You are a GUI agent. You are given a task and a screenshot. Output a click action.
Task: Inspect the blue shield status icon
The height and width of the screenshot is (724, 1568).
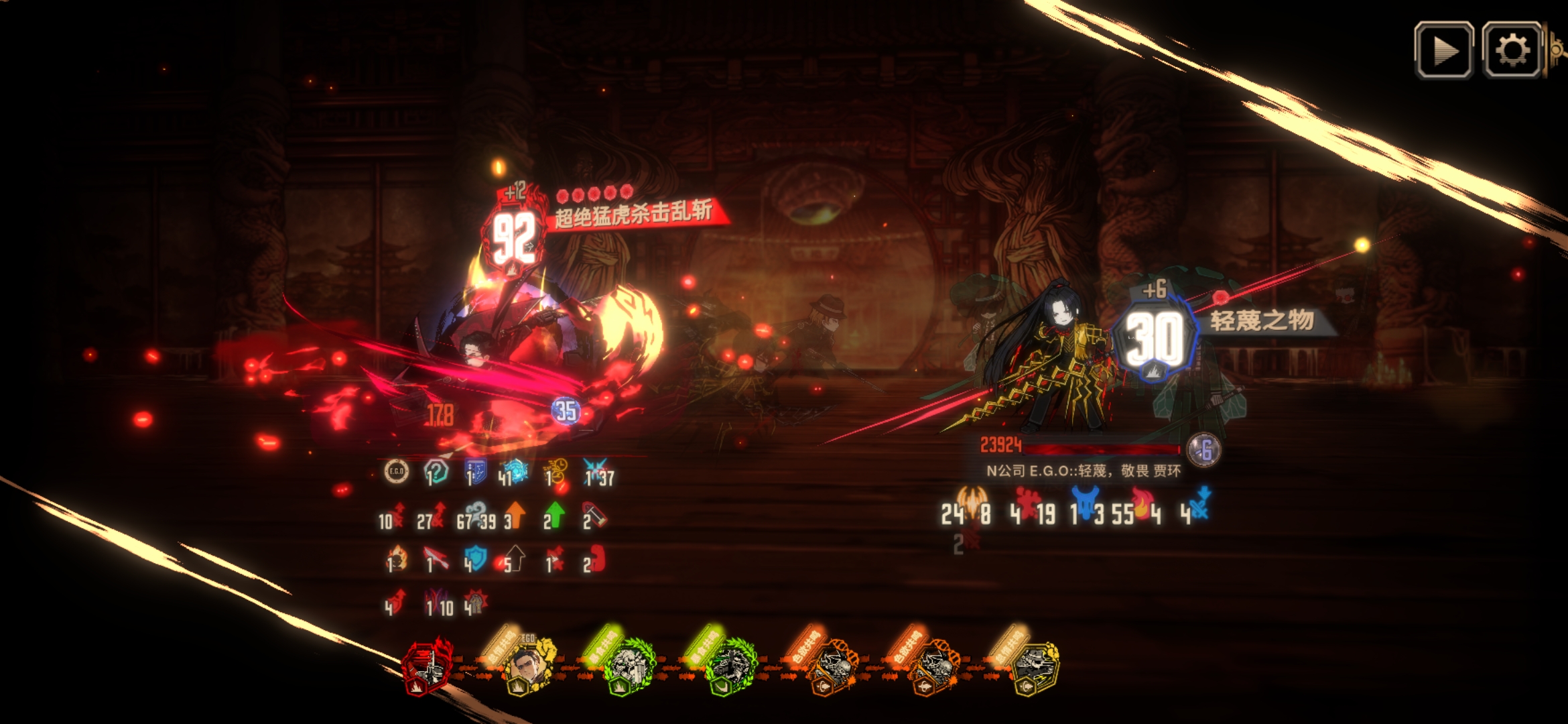tap(475, 558)
